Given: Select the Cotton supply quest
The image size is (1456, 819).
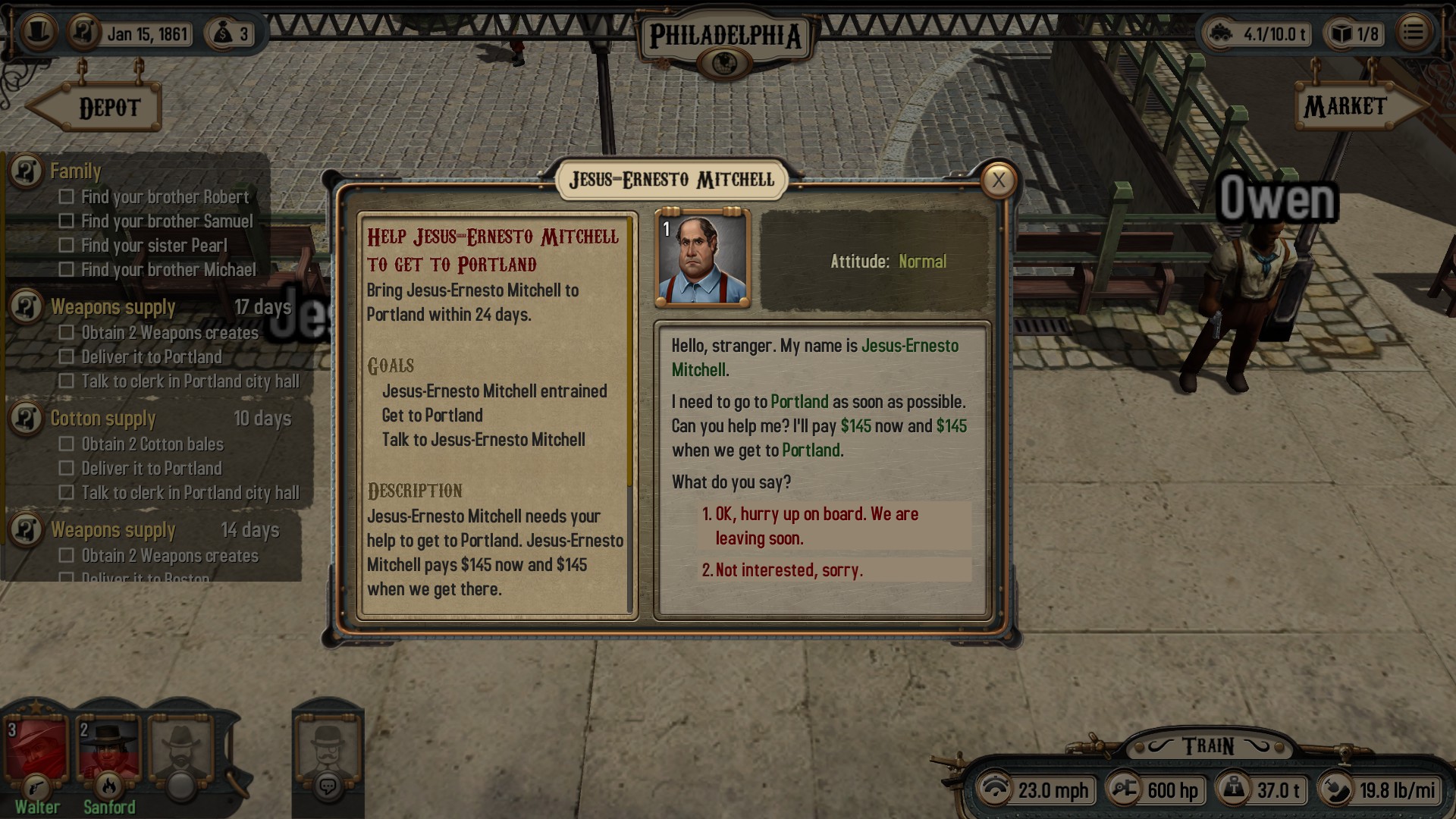Looking at the screenshot, I should coord(103,419).
